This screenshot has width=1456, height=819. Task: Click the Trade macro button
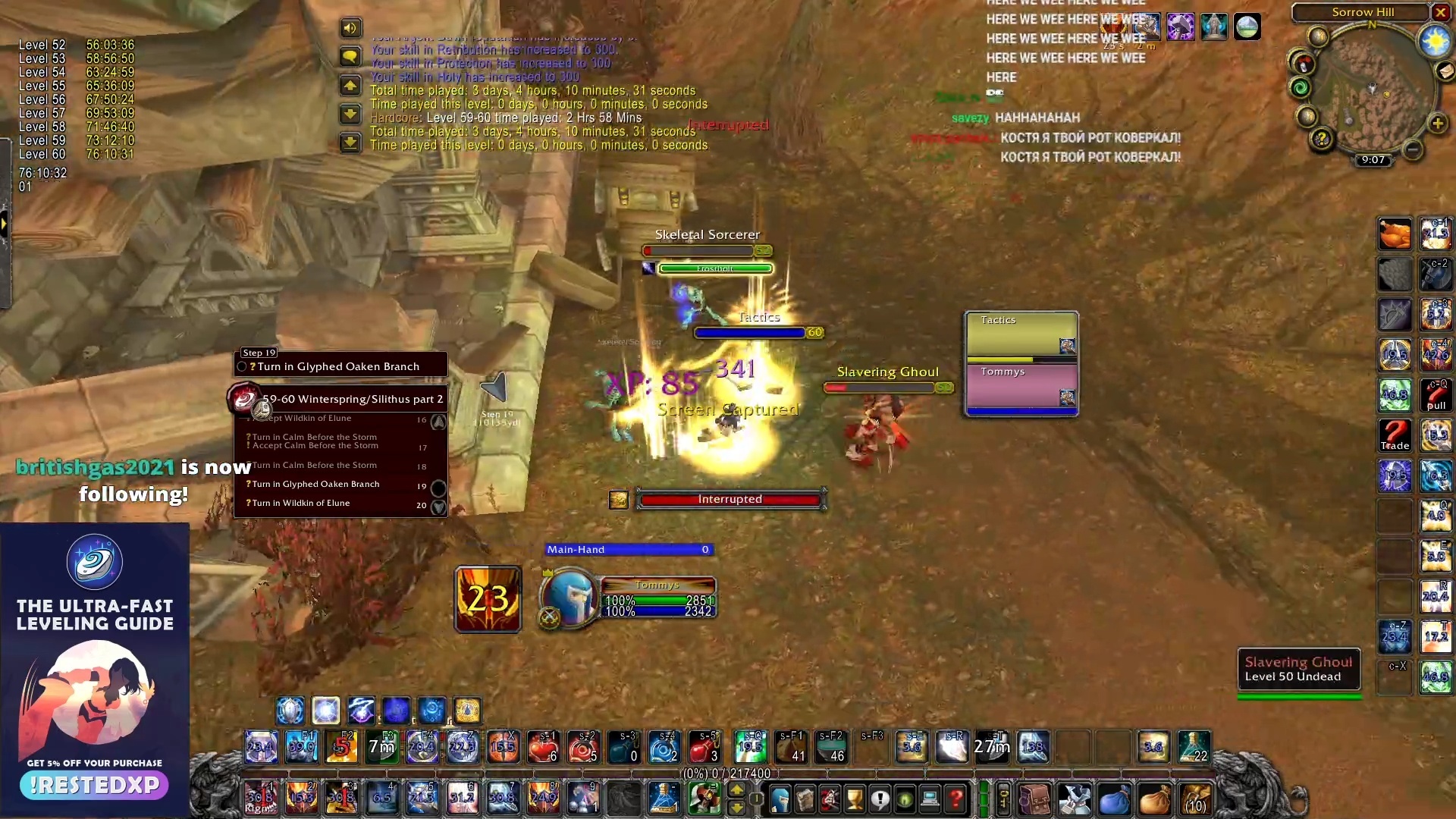point(1395,435)
